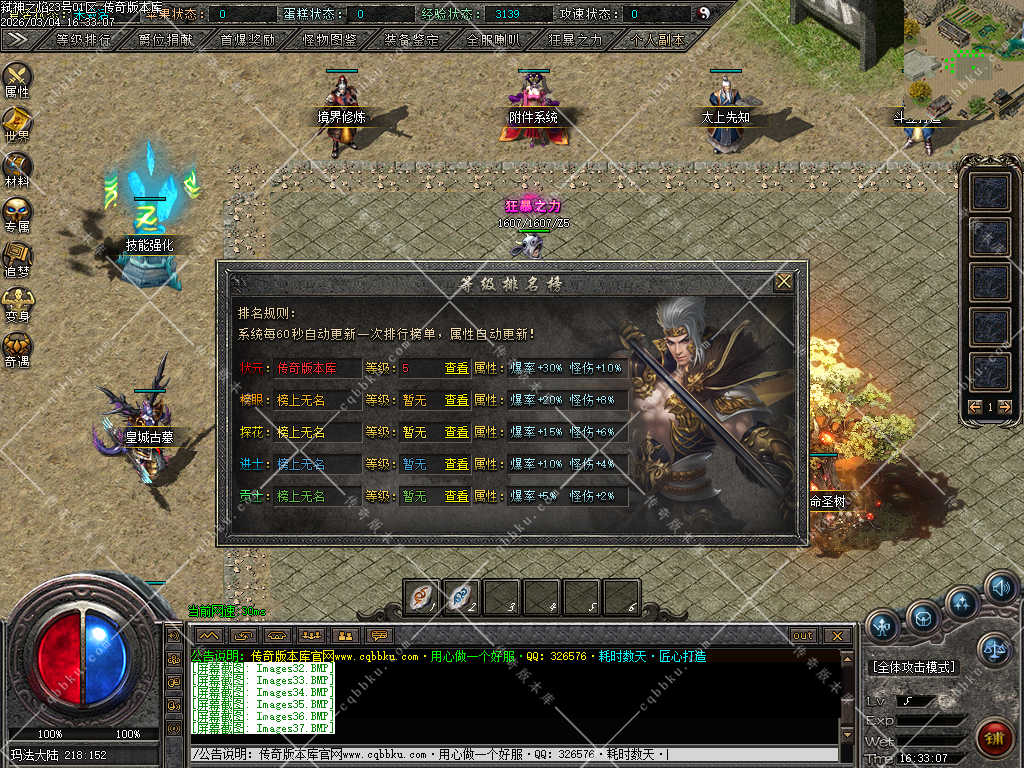The width and height of the screenshot is (1024, 768).
Task: Toggle the speaker sound button
Action: pyautogui.click(x=1000, y=587)
